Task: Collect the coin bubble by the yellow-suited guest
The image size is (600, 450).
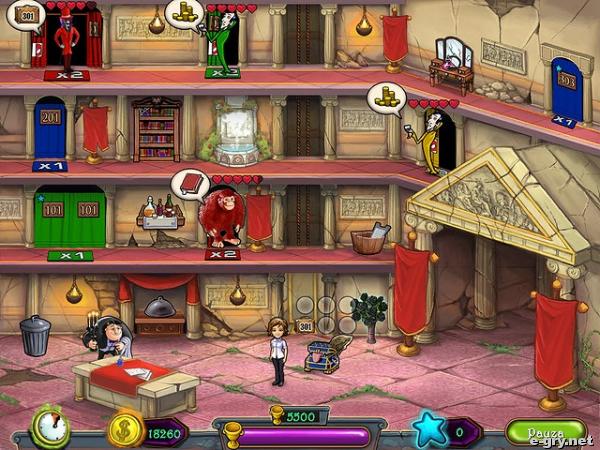Action: (x=385, y=98)
